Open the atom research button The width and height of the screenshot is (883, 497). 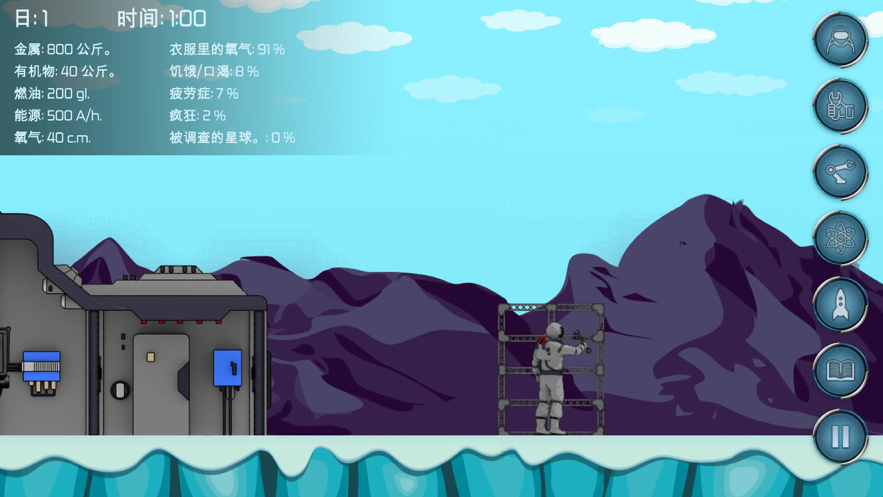[x=840, y=238]
